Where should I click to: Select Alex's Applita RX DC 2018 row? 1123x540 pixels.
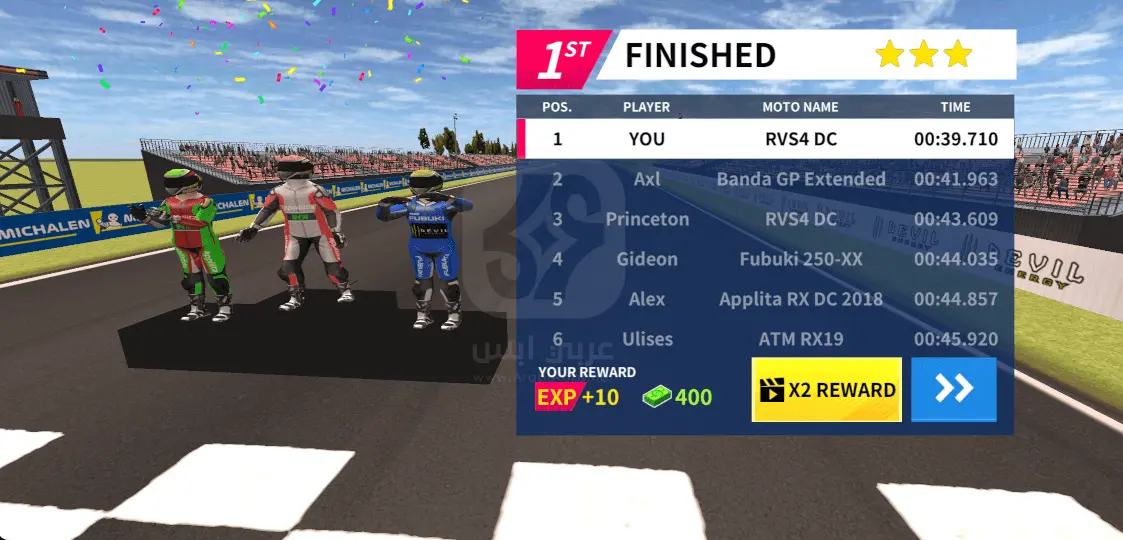click(x=765, y=299)
